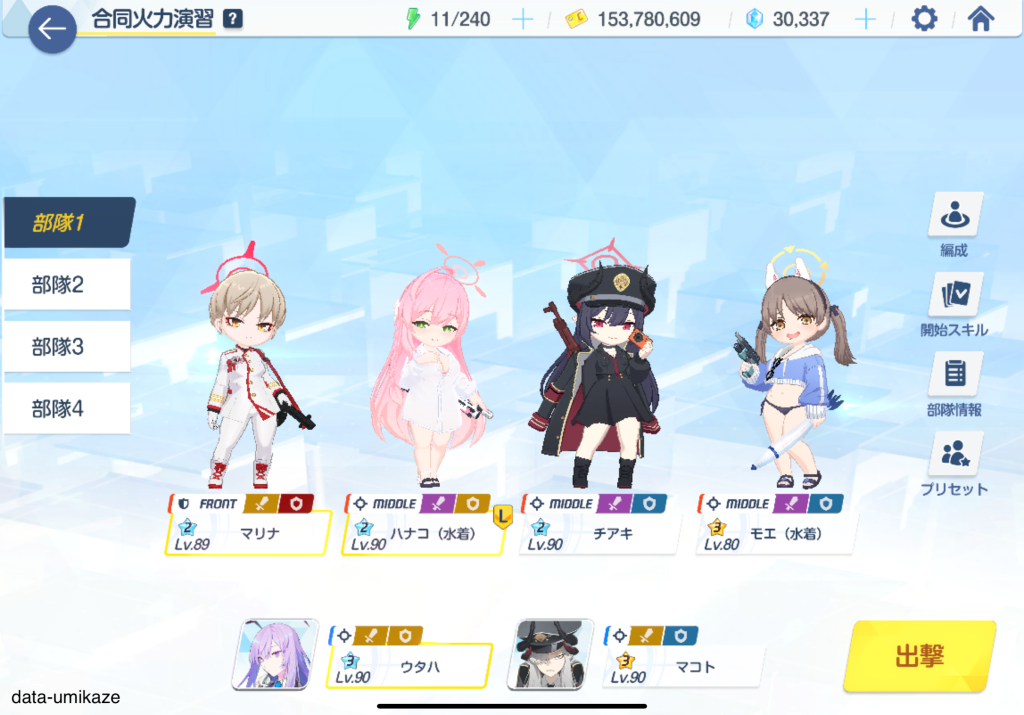Screen dimensions: 1024x715
Task: Select the チアキ striker card
Action: coord(598,532)
